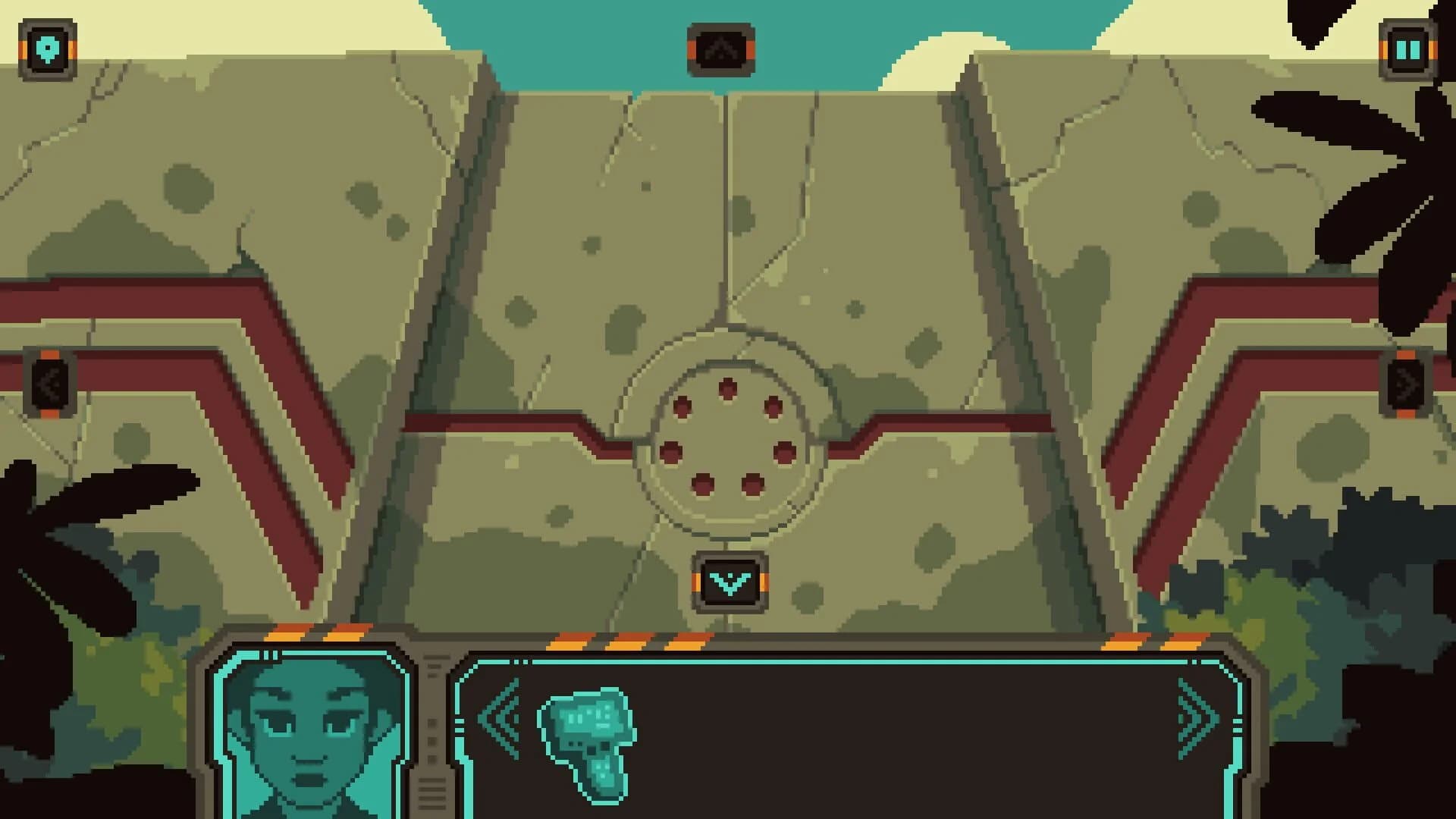The height and width of the screenshot is (819, 1456).
Task: Pause the game with the pause icon
Action: [x=1408, y=49]
